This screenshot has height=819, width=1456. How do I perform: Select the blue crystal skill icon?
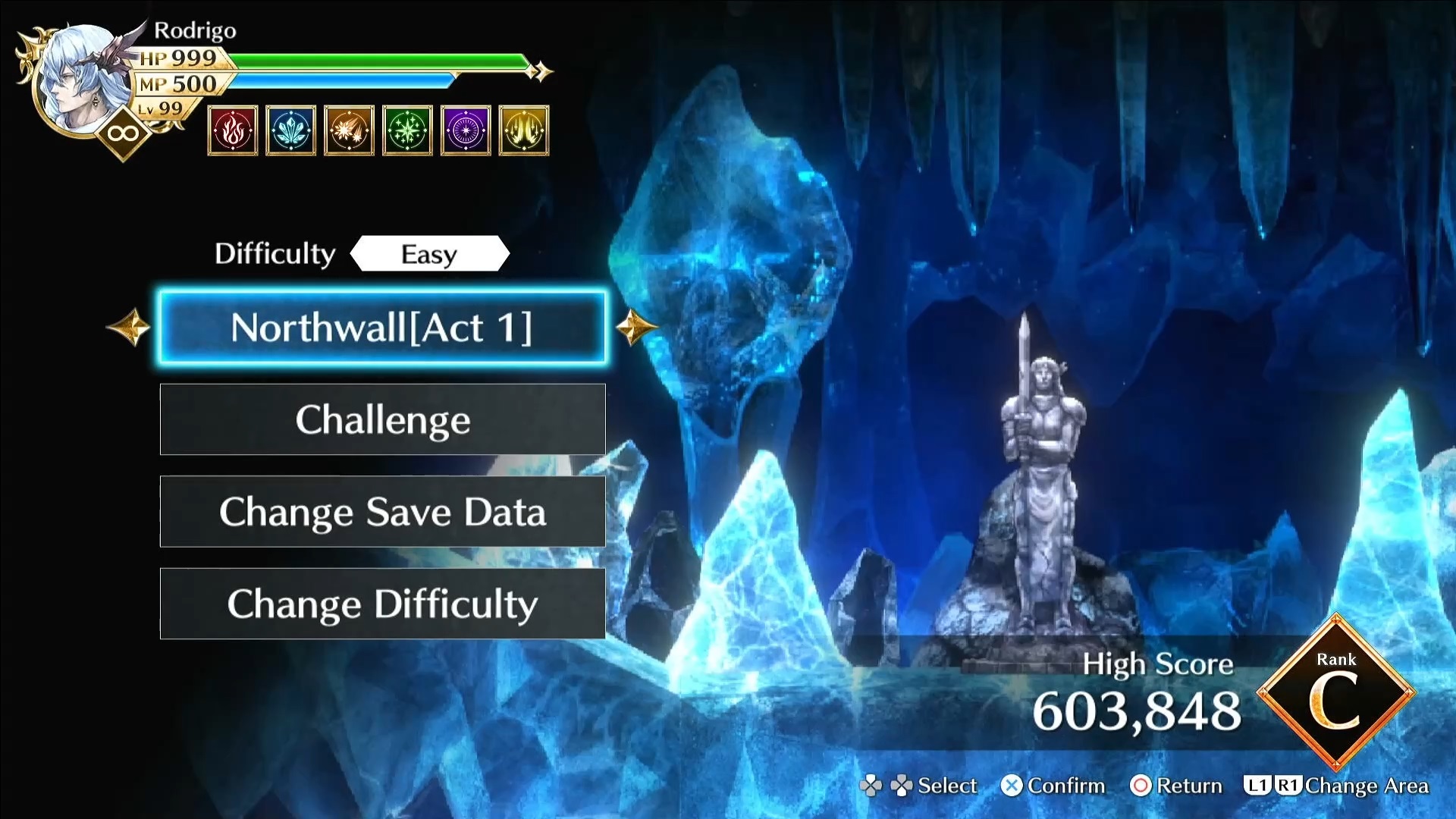pos(291,131)
